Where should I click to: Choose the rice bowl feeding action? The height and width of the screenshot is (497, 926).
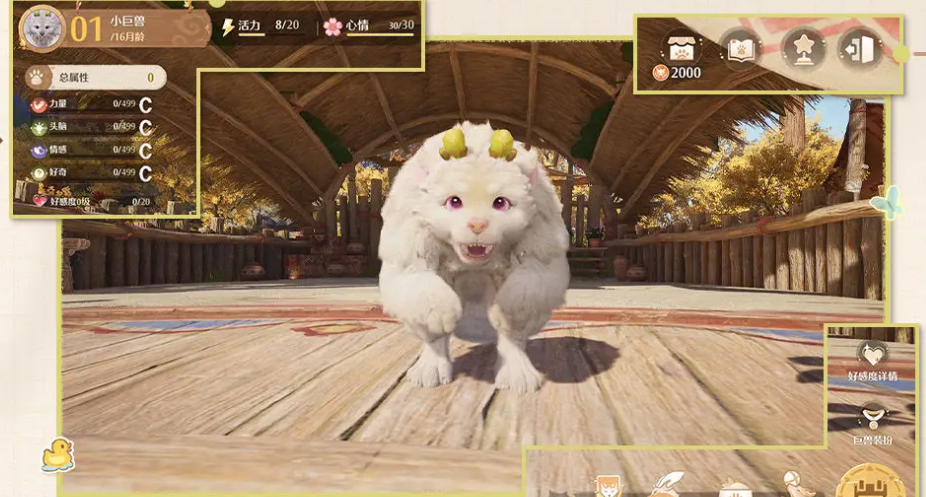coord(735,487)
